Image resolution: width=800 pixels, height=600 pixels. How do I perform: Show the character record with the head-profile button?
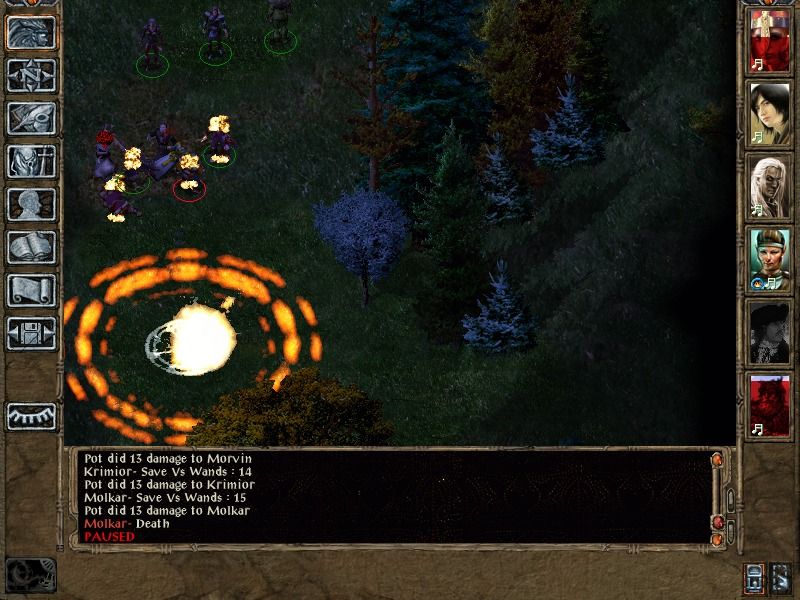click(x=31, y=204)
